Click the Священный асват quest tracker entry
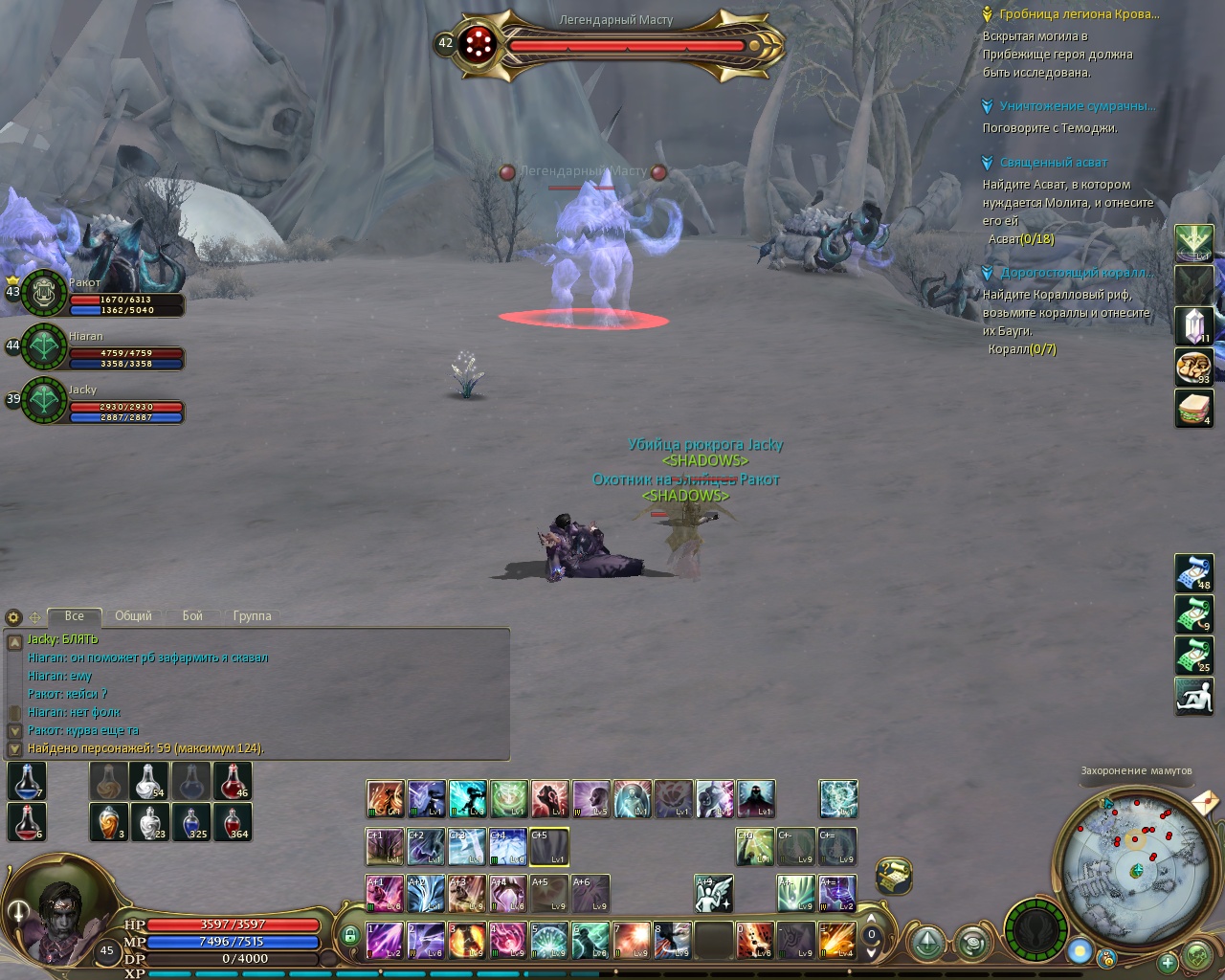 (1053, 163)
